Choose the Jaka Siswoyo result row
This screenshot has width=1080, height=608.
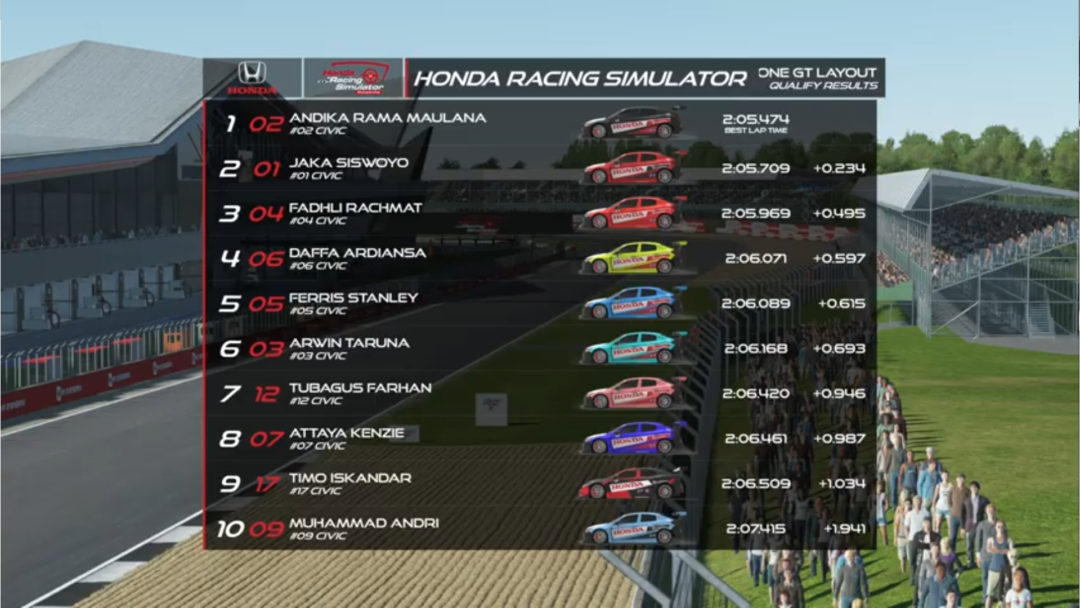coord(540,168)
